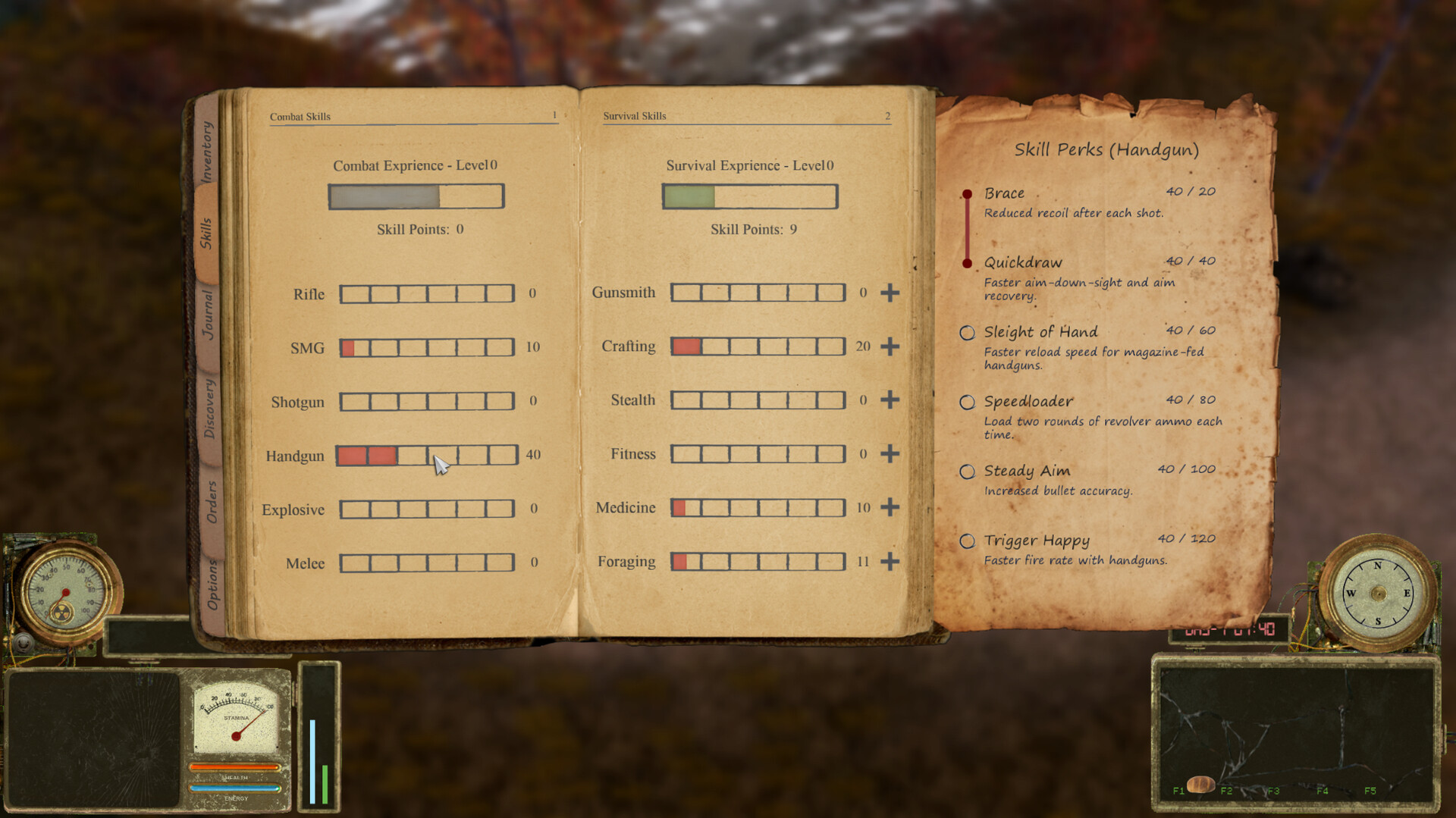Add a skill point to Medicine
The height and width of the screenshot is (818, 1456).
pyautogui.click(x=890, y=507)
